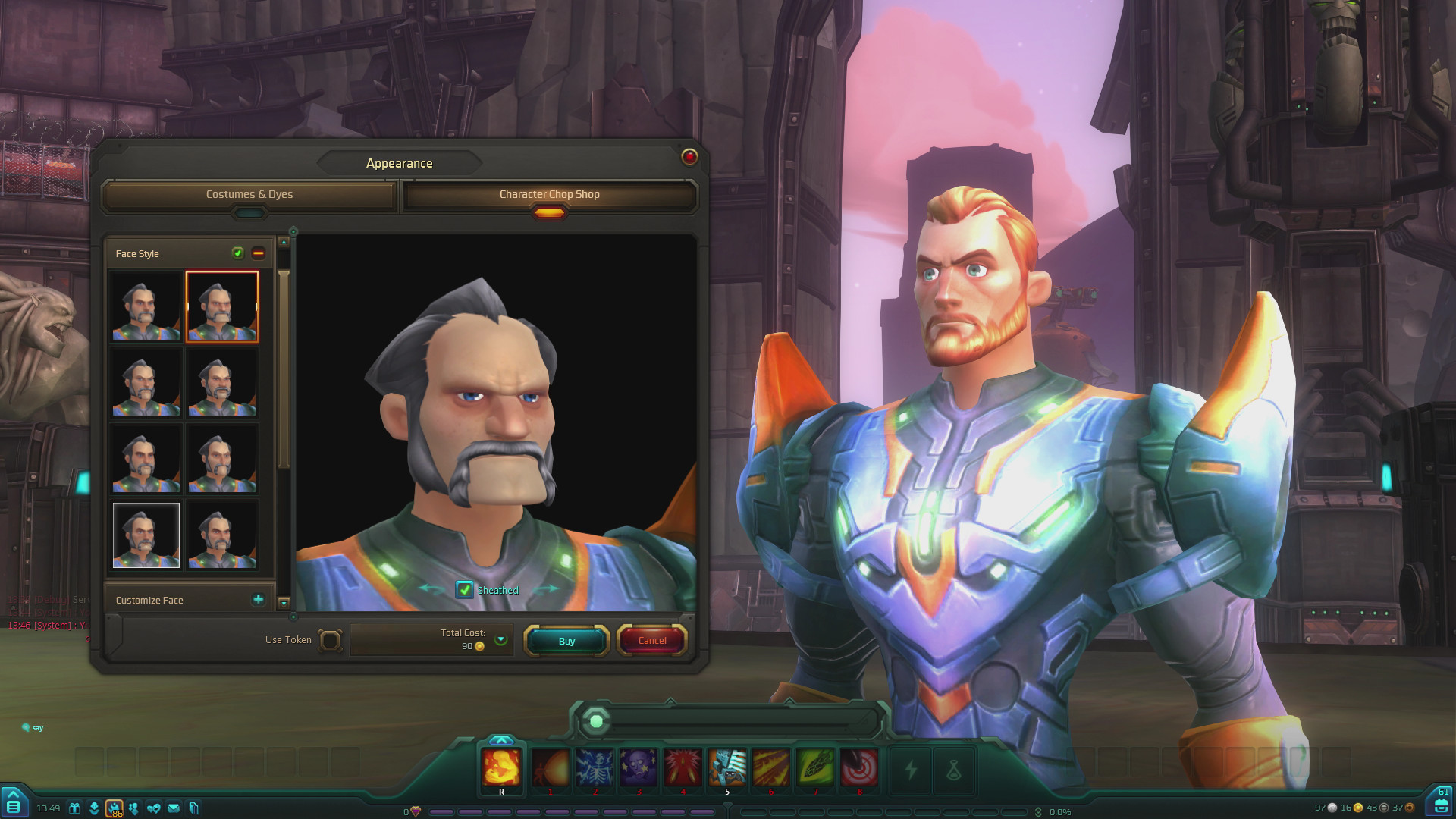Rotate the character preview left

(431, 588)
